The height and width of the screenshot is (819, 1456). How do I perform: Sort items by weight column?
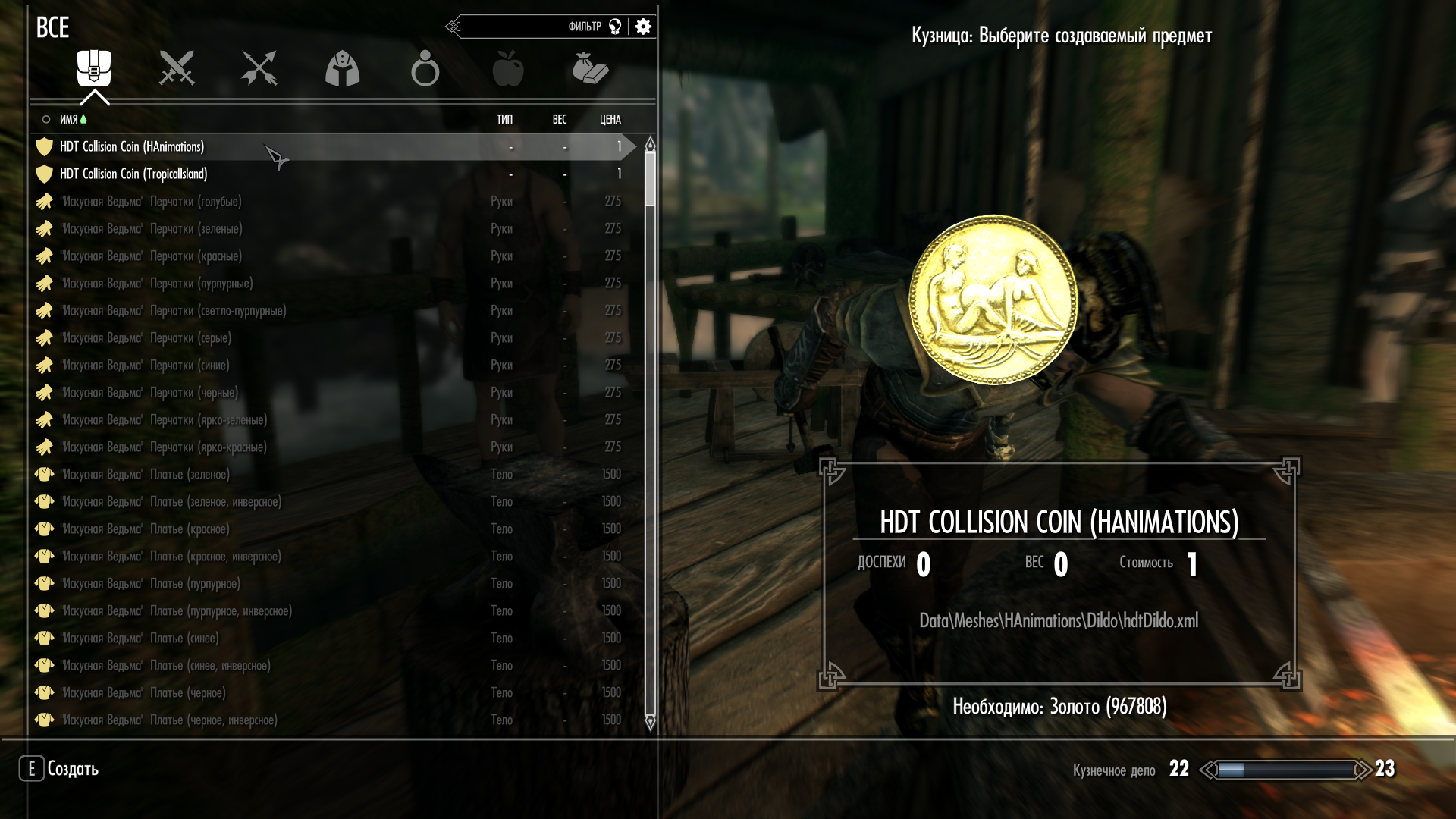[x=560, y=119]
